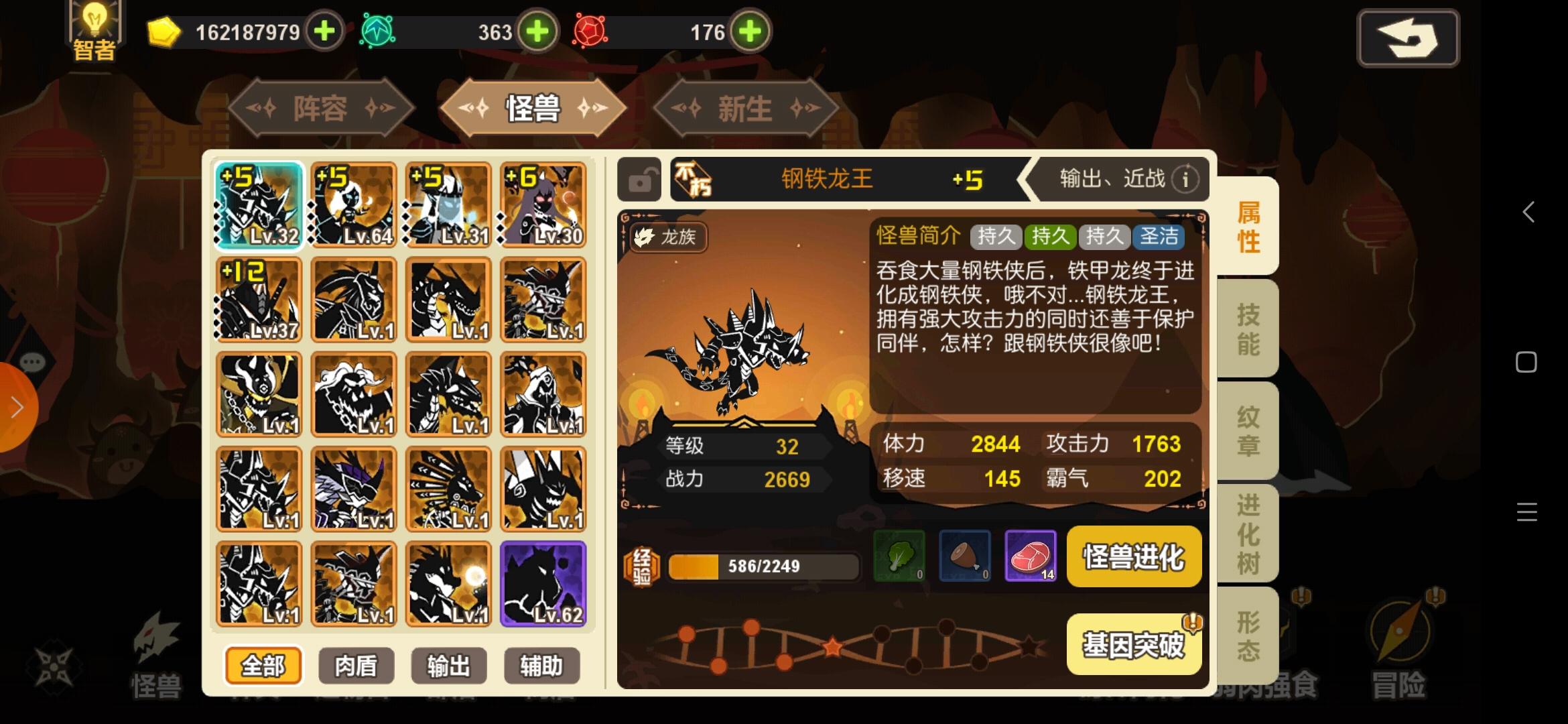1568x724 pixels.
Task: Open the 输出、近战 info tooltip
Action: tap(1185, 179)
